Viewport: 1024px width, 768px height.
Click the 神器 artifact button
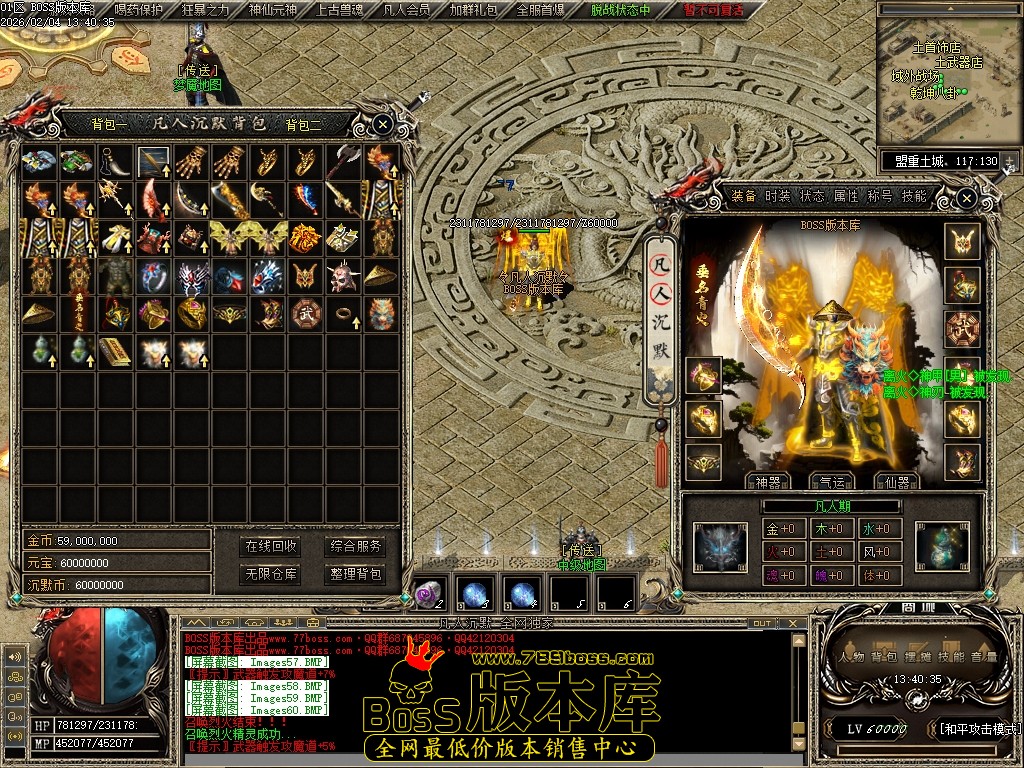[767, 482]
